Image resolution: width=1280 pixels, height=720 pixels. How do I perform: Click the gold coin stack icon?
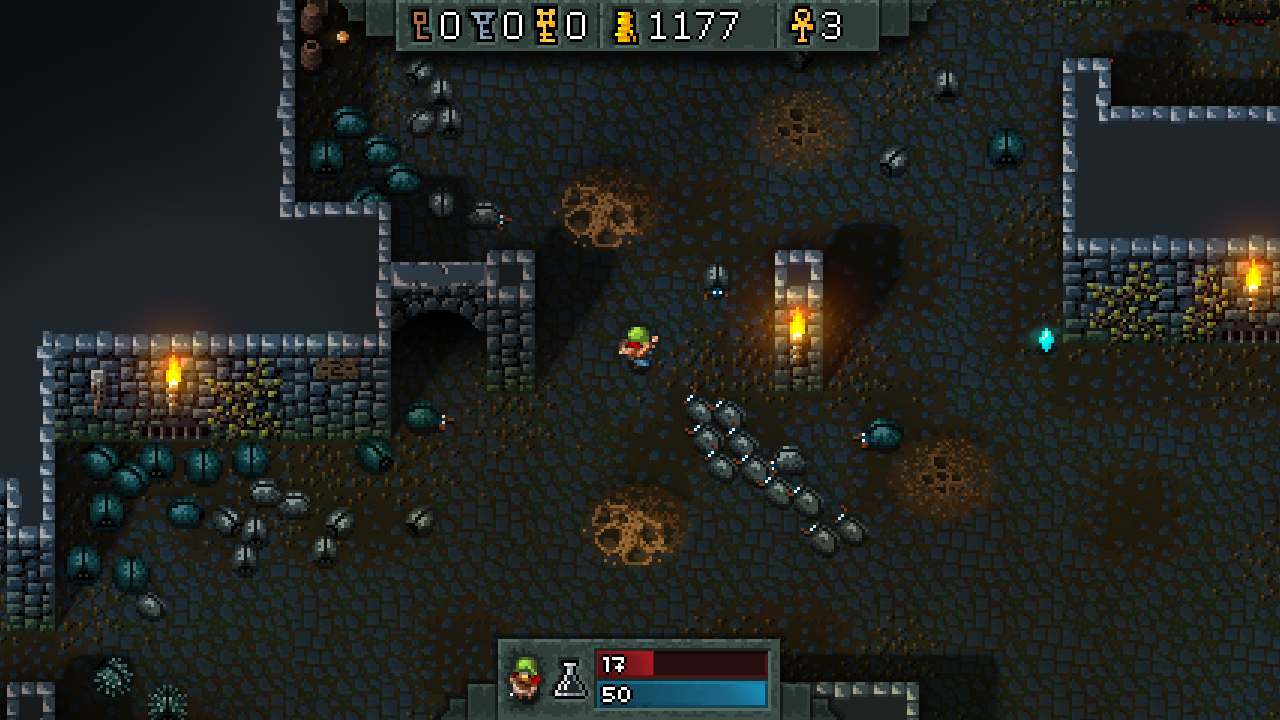626,25
